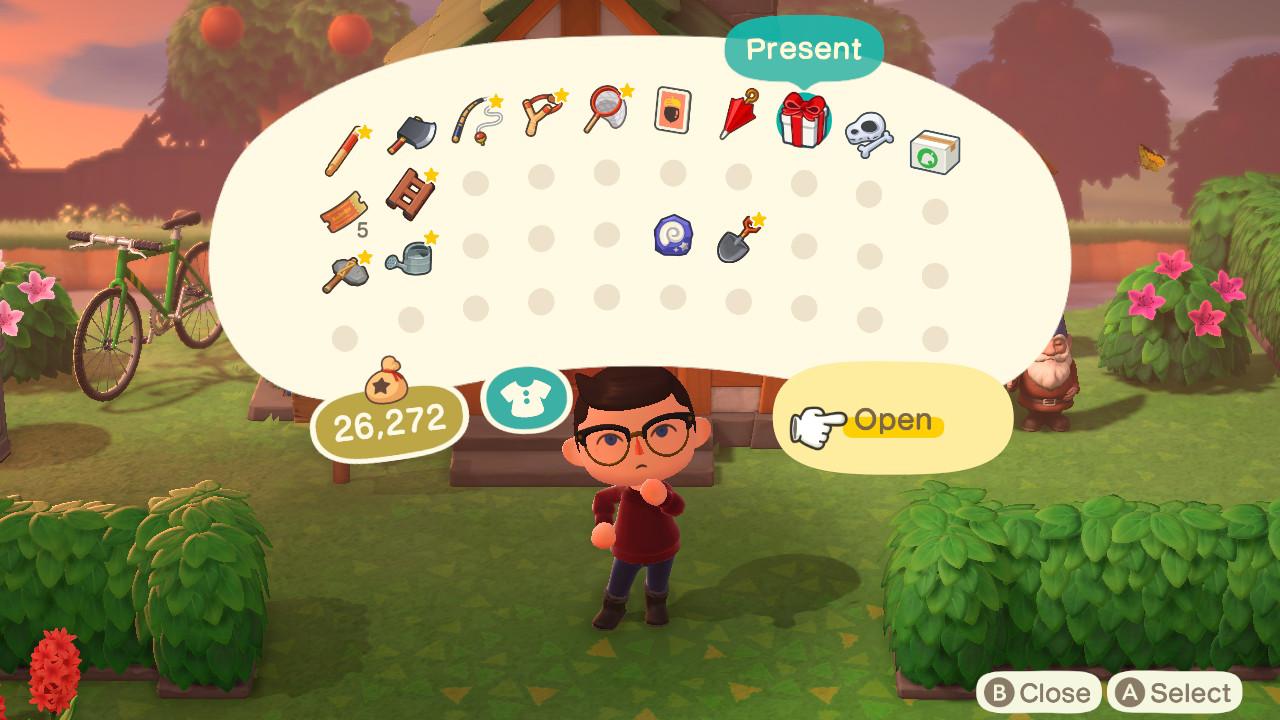1280x720 pixels.
Task: Click the bells money bag pouch
Action: pyautogui.click(x=384, y=381)
